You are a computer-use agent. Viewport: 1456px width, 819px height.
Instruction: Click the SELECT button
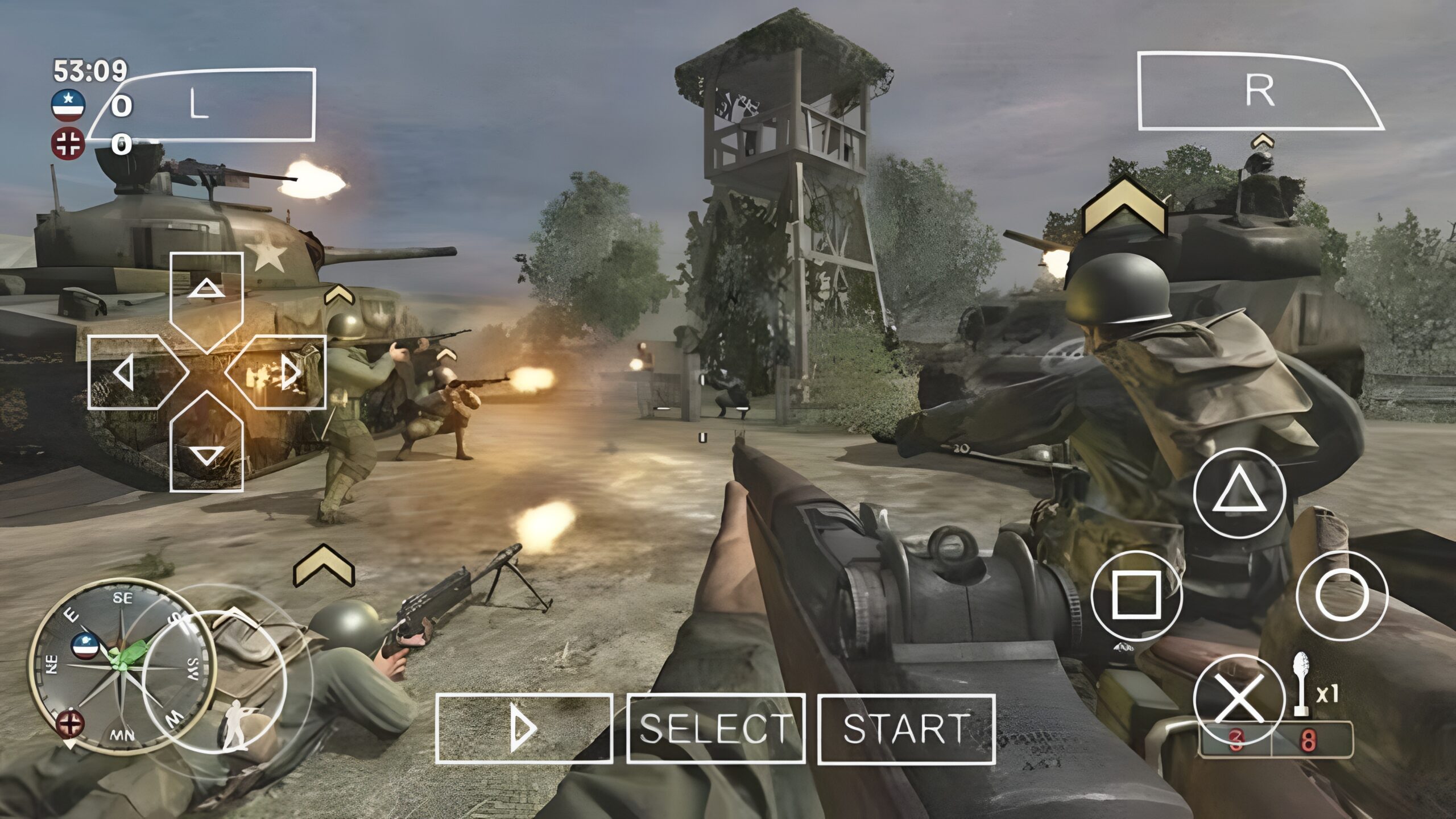click(715, 729)
